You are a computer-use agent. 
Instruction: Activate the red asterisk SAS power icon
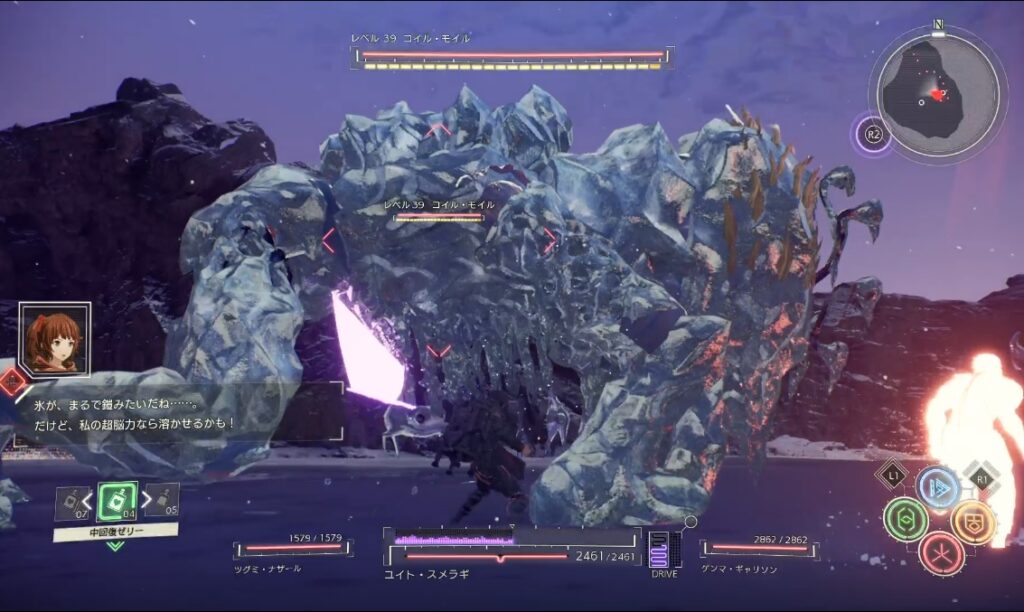[x=940, y=553]
